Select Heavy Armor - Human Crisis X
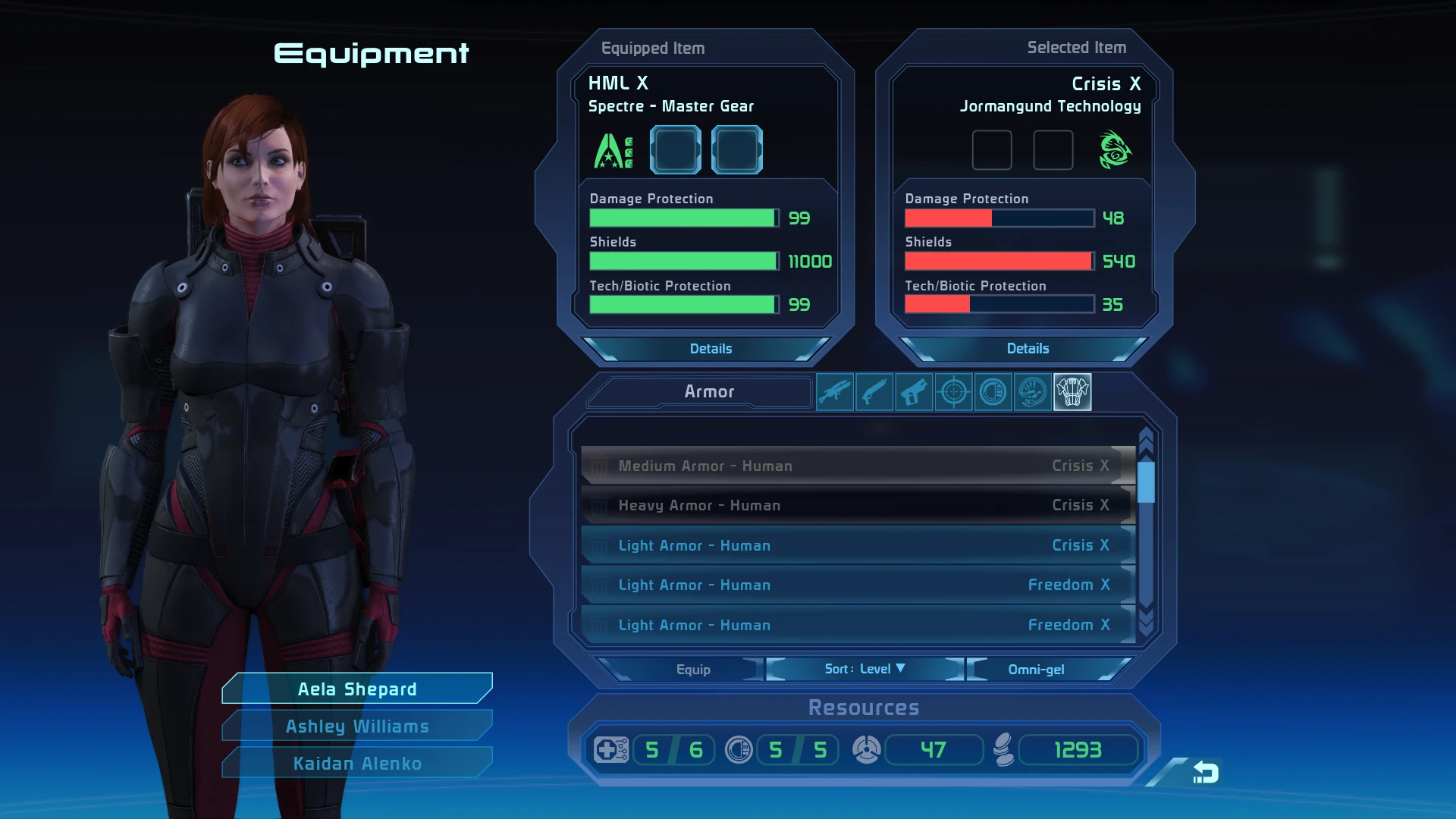Image resolution: width=1456 pixels, height=819 pixels. pyautogui.click(x=855, y=505)
